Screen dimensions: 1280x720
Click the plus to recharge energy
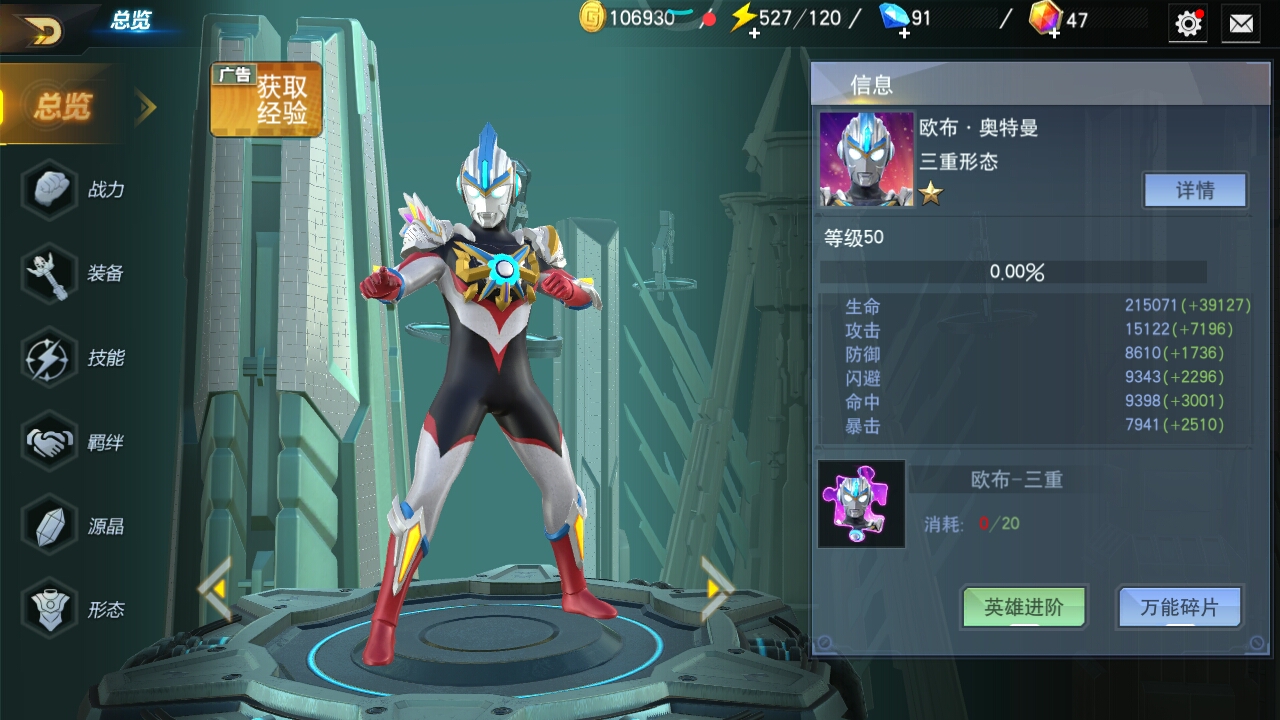755,35
